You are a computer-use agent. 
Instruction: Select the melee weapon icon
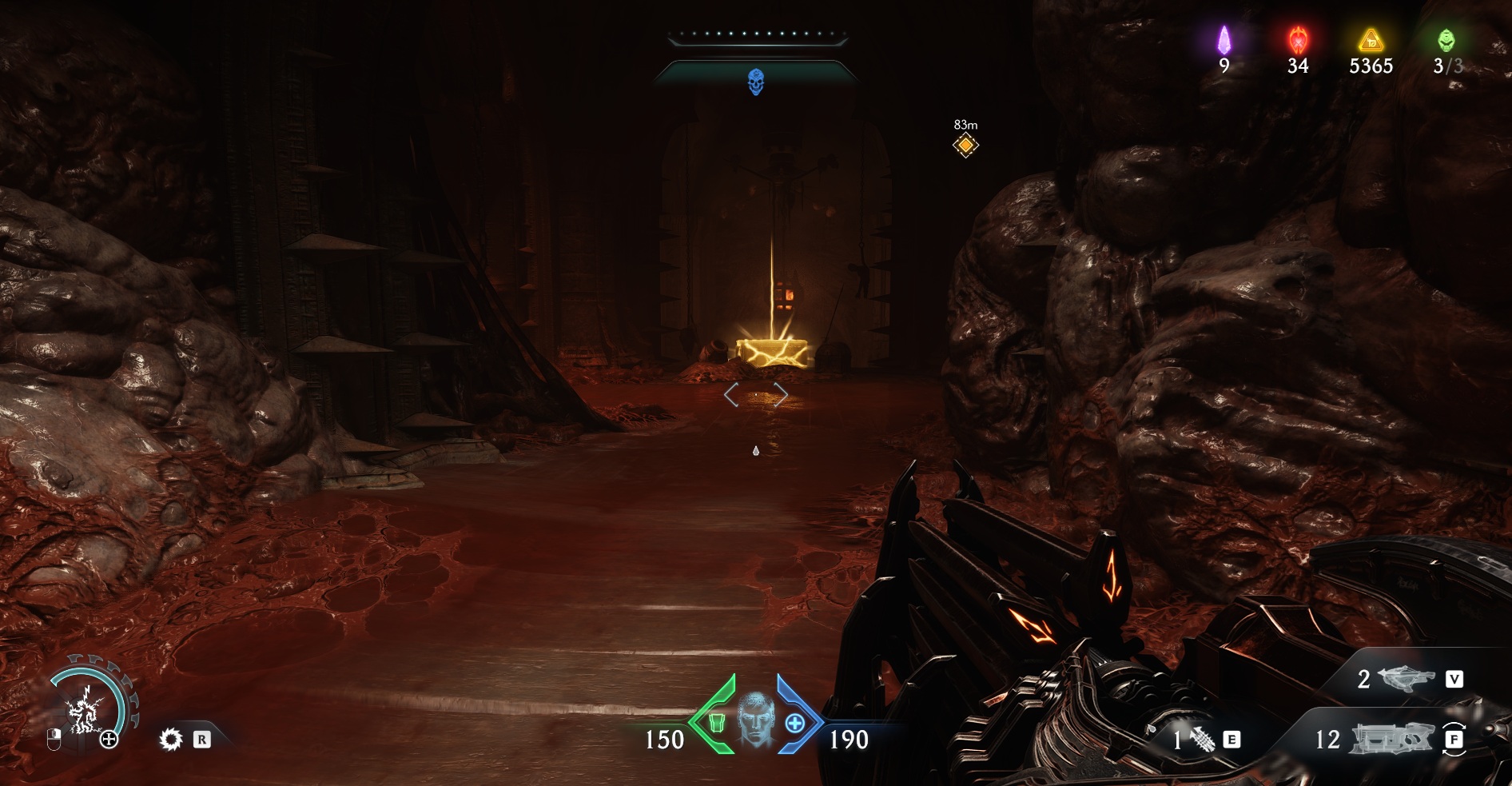[1202, 740]
